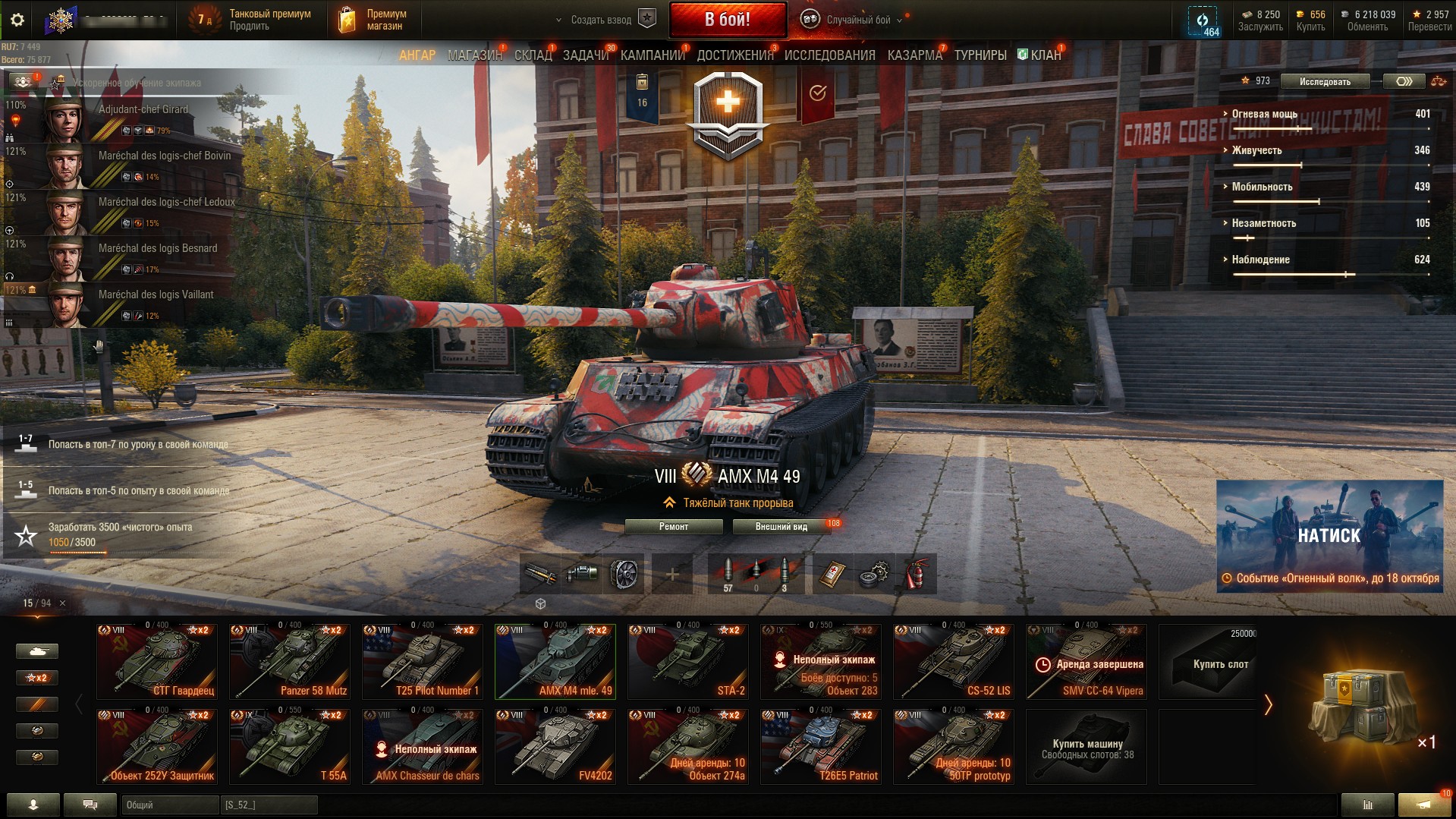Open Внешний вид customization
The width and height of the screenshot is (1456, 819).
[x=781, y=527]
